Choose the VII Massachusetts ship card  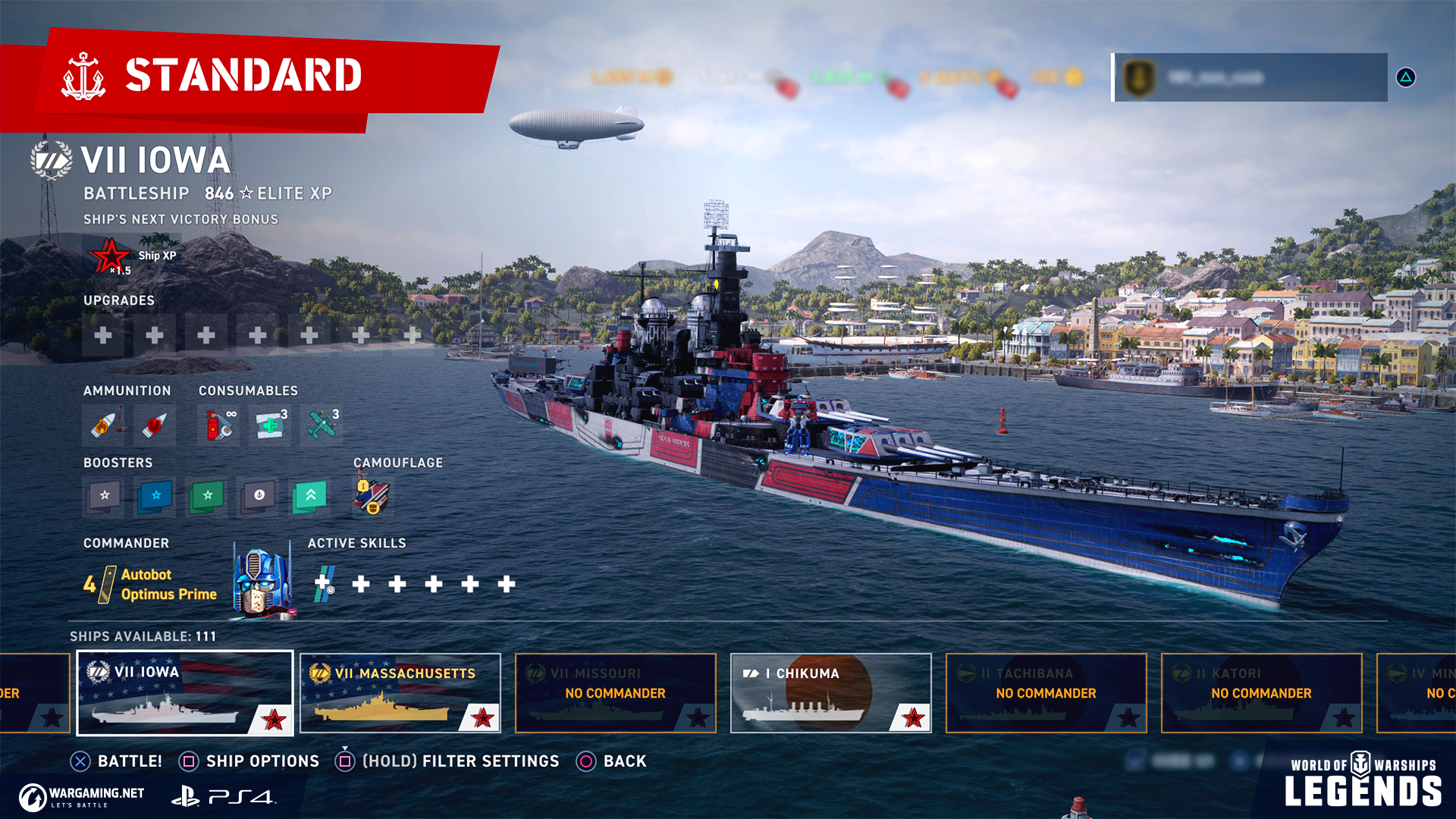click(400, 692)
